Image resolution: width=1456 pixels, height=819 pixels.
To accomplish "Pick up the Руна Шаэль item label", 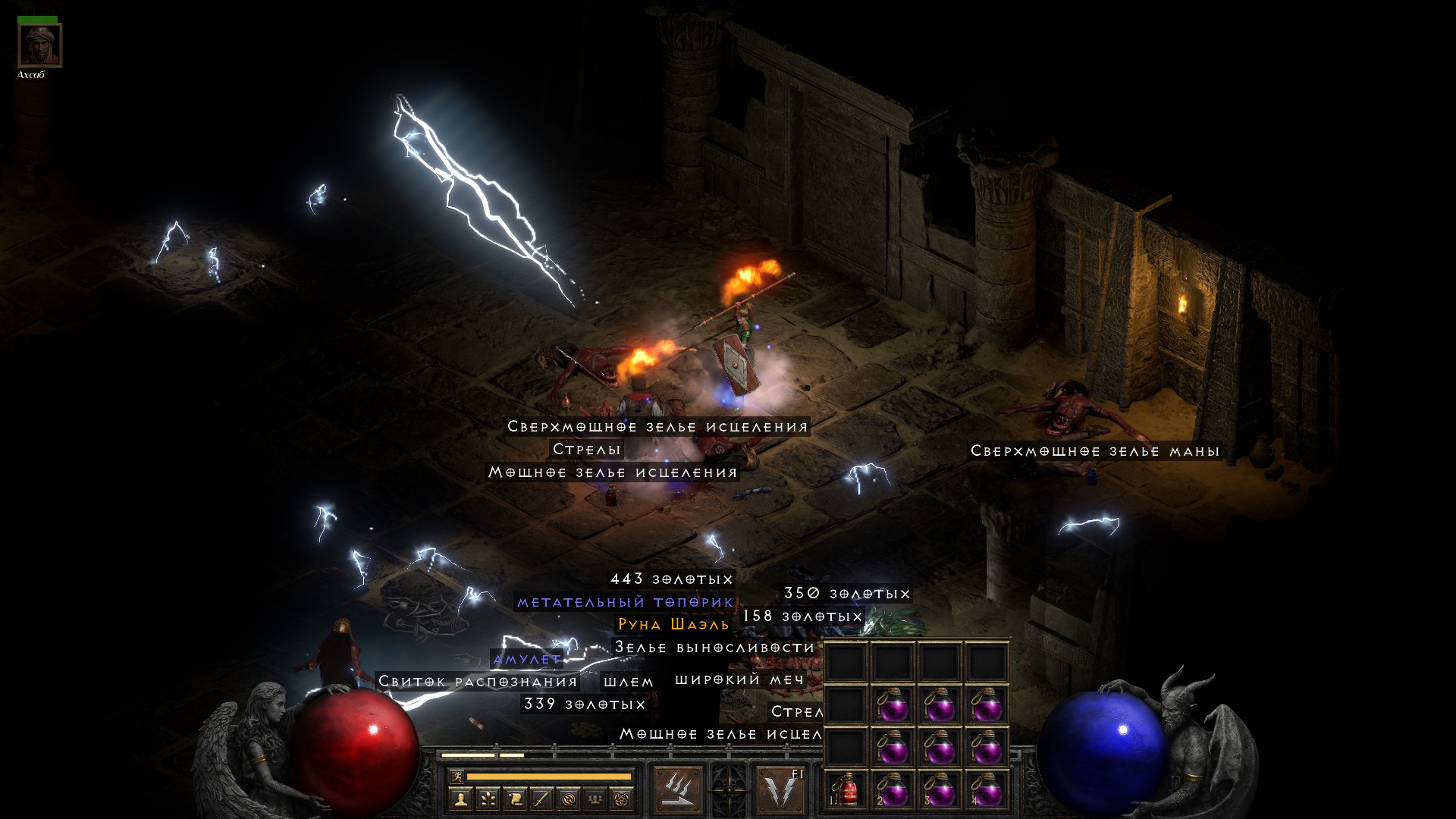I will point(673,624).
